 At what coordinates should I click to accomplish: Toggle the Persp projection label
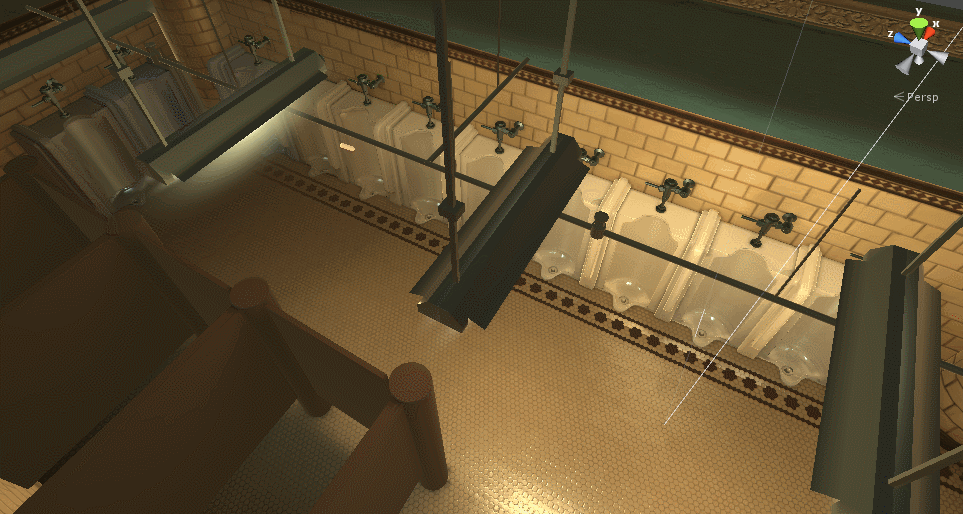(x=921, y=97)
